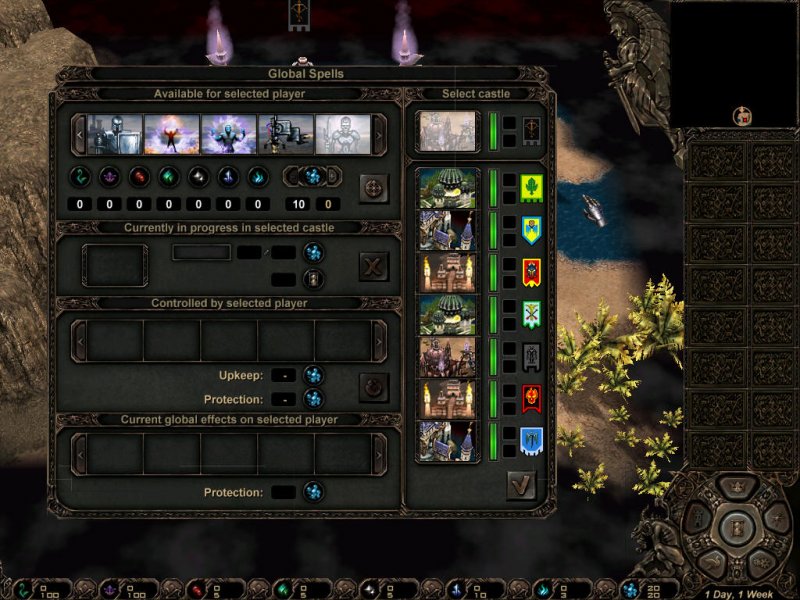Confirm with the checkmark button
Viewport: 800px width, 600px height.
521,485
